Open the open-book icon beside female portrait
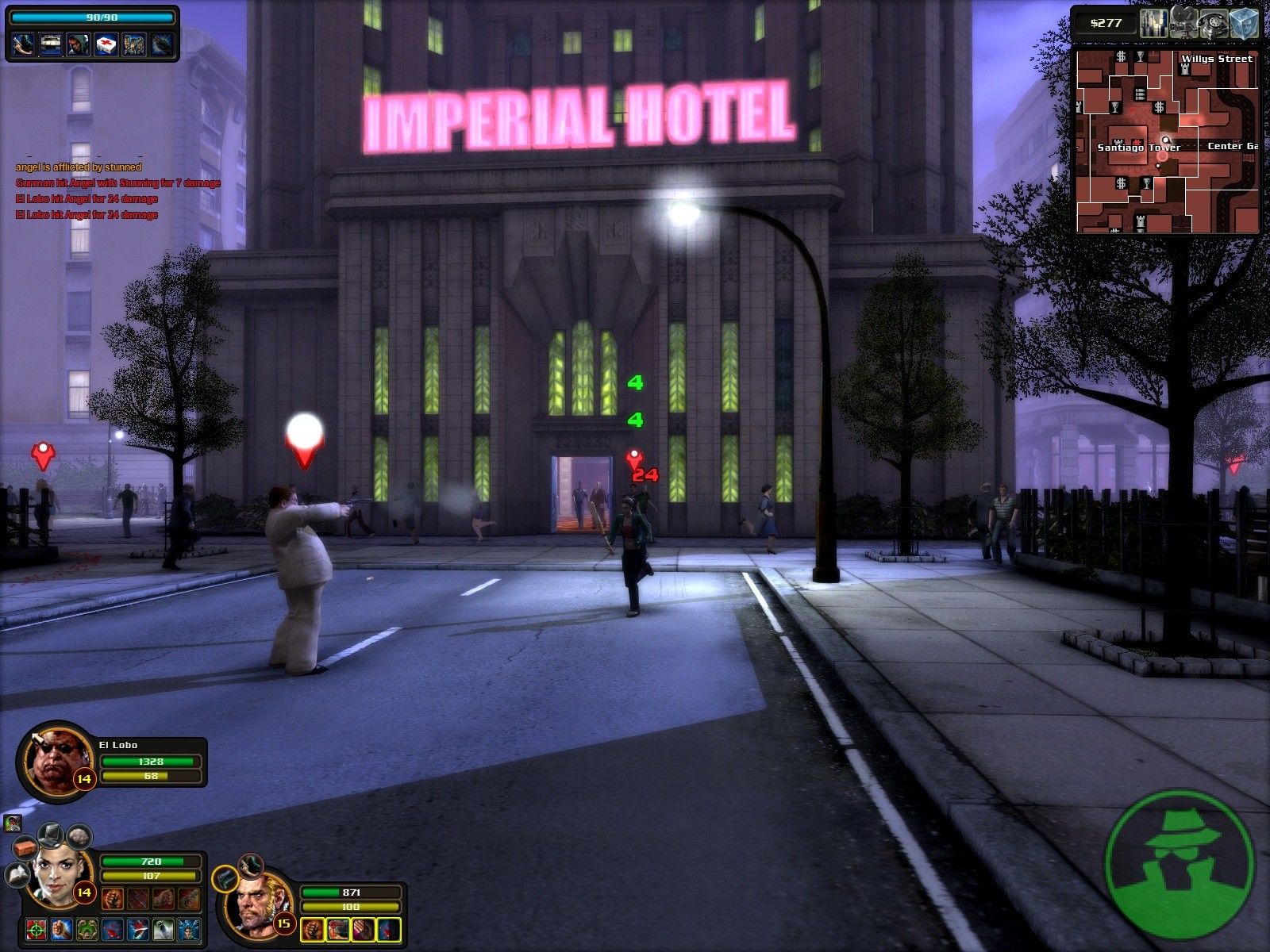The width and height of the screenshot is (1270, 952). click(17, 874)
